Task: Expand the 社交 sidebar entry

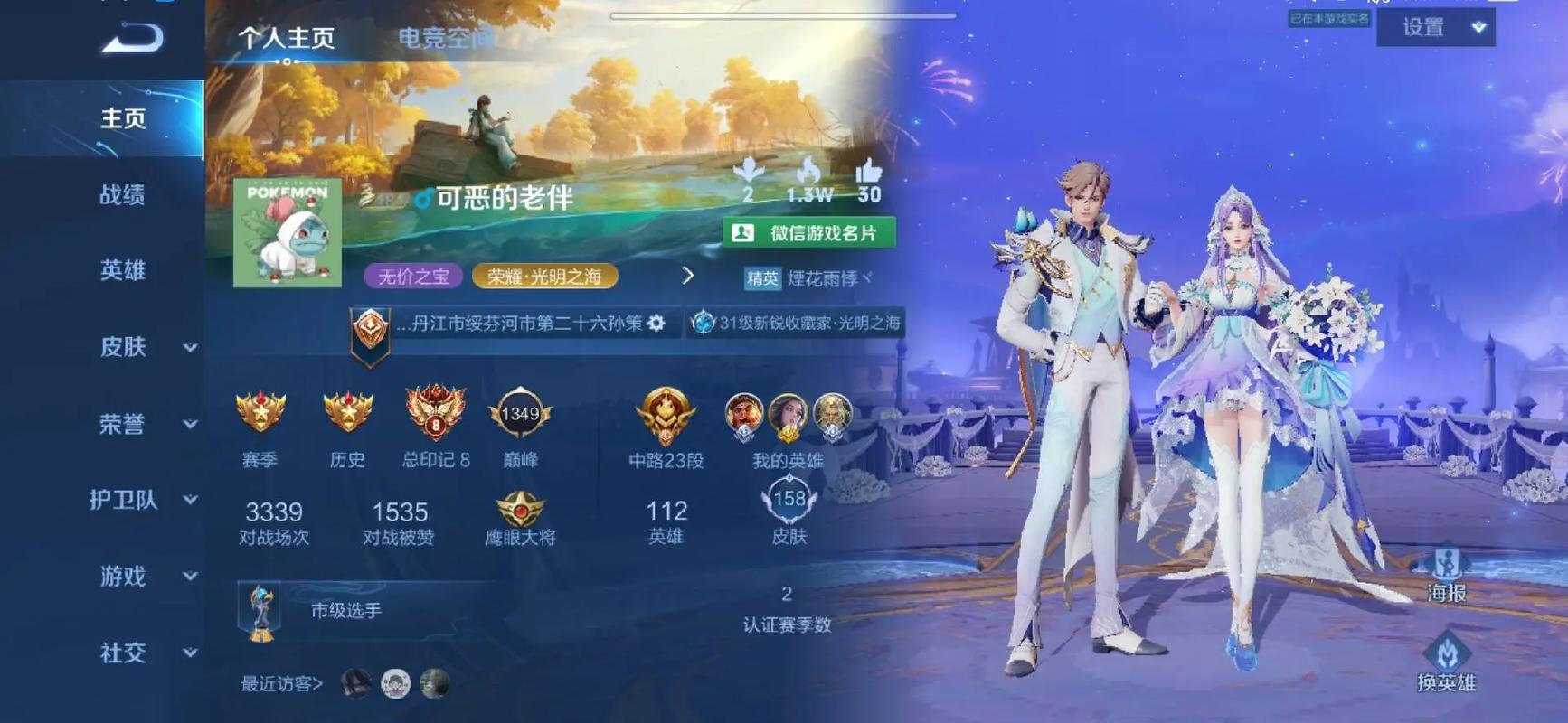Action: point(145,653)
